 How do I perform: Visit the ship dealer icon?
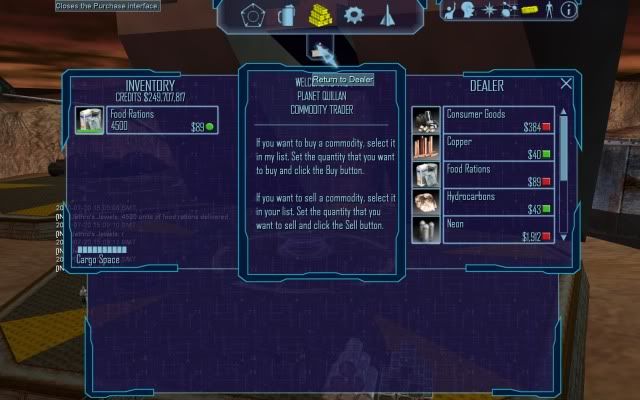click(387, 15)
